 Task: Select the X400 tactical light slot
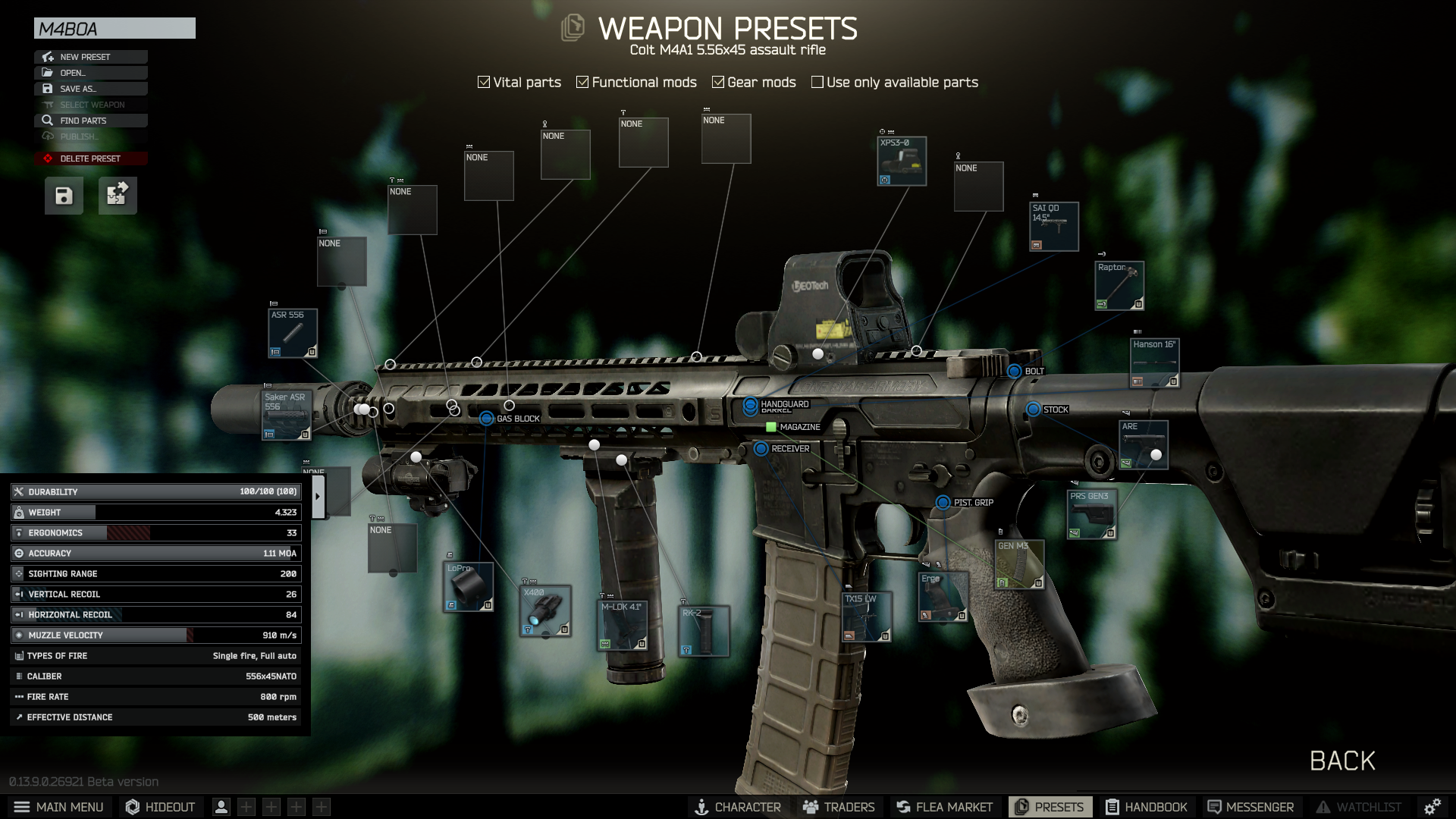point(545,611)
